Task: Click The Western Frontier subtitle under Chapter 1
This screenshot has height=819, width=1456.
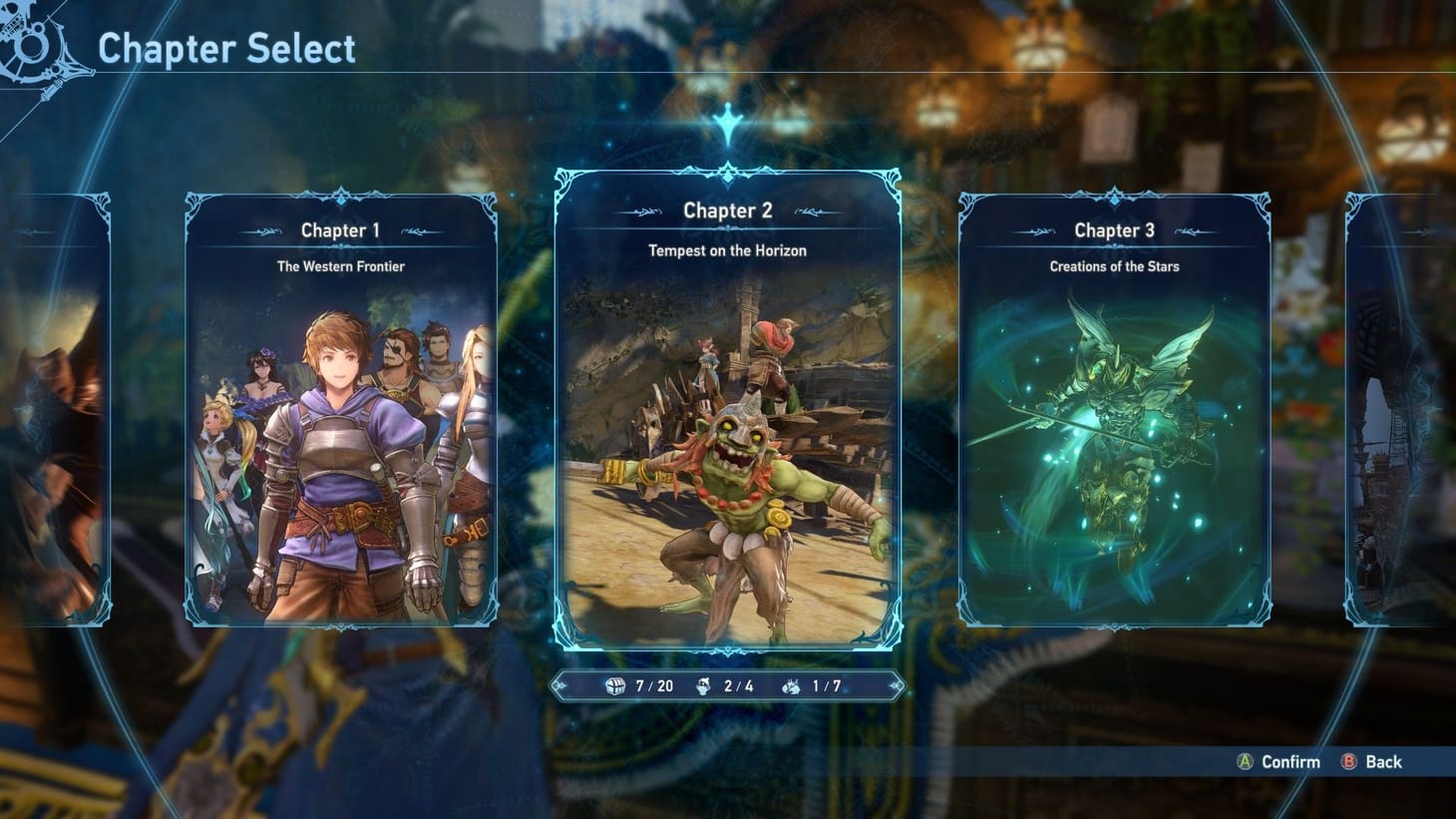Action: point(340,266)
